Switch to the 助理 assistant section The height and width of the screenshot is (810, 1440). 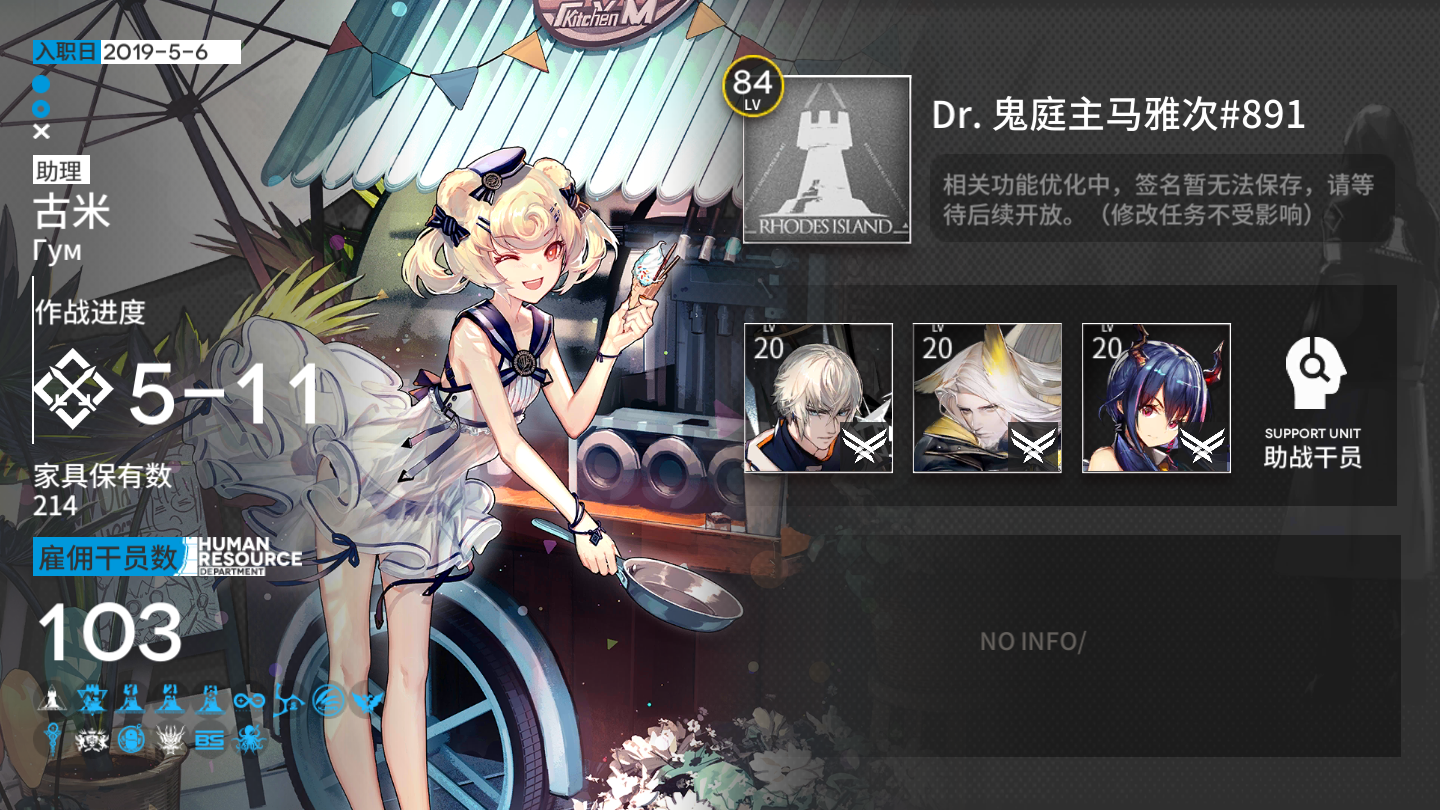(60, 171)
